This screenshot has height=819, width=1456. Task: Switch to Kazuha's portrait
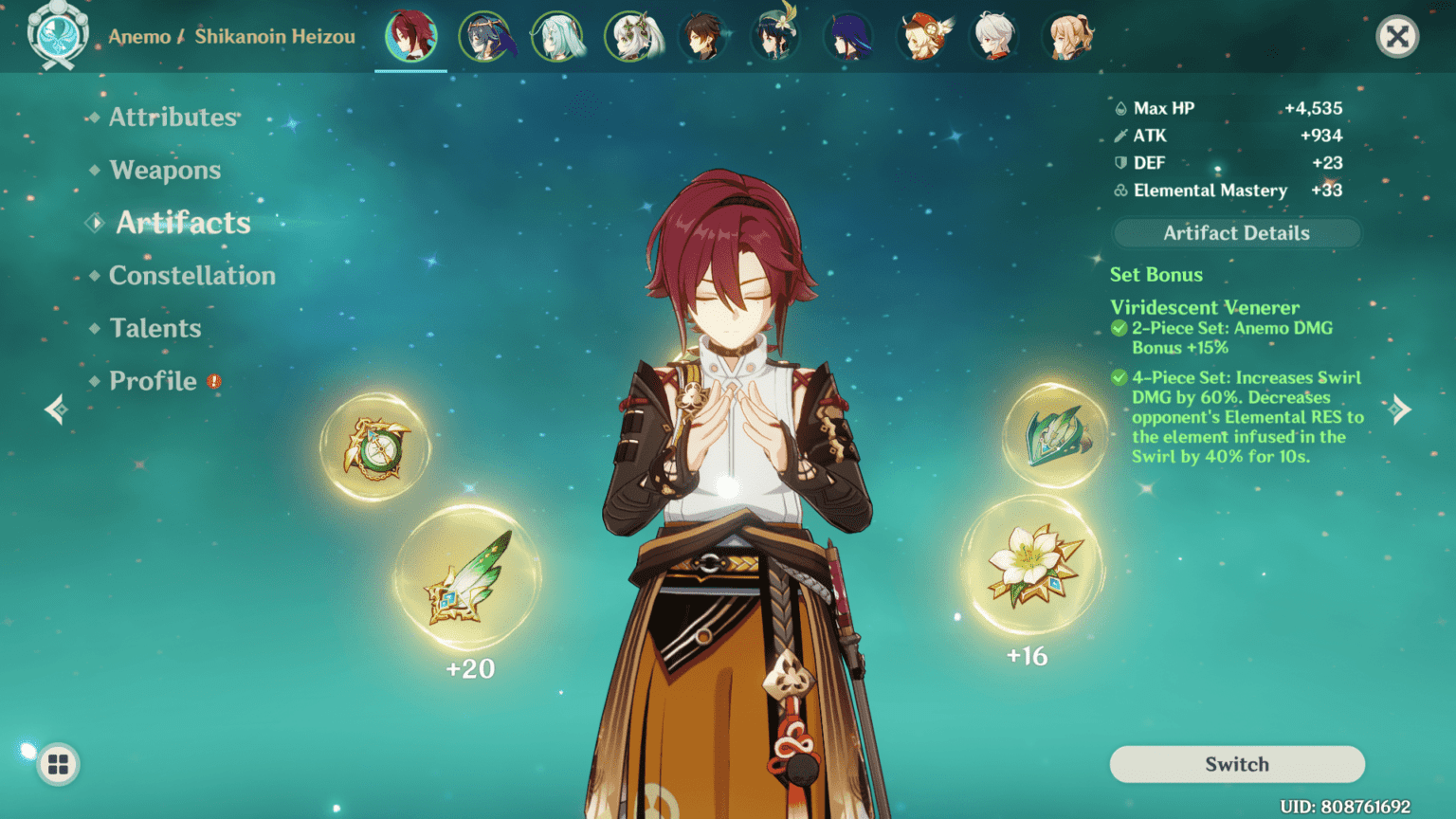994,37
